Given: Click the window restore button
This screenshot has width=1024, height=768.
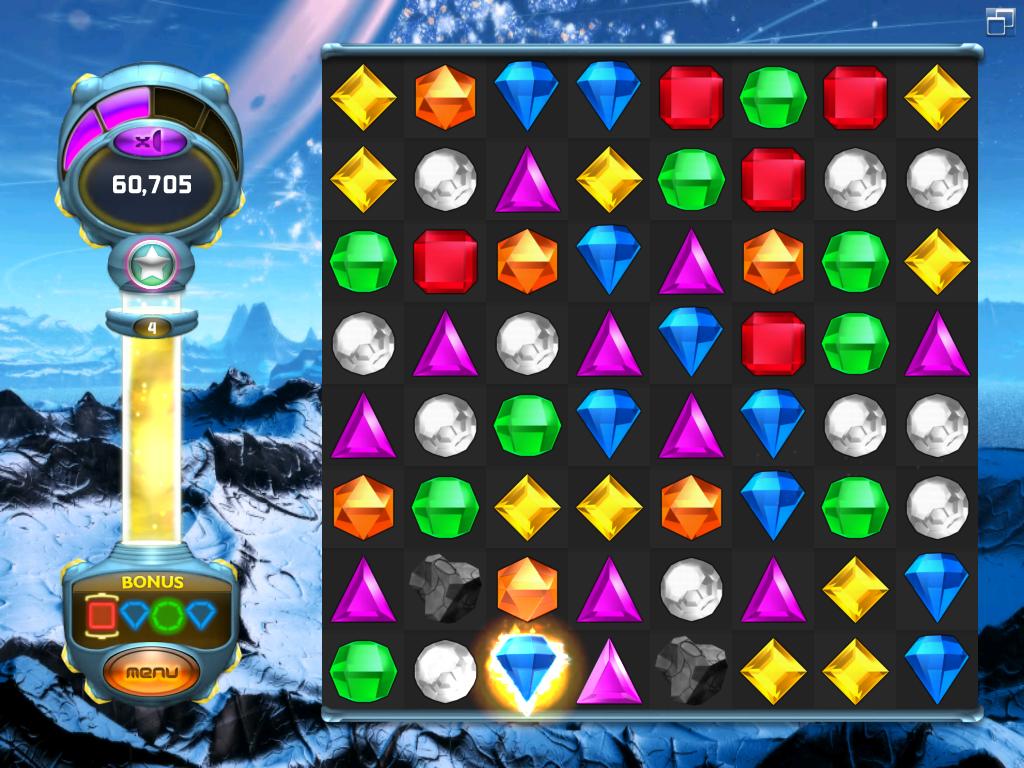Looking at the screenshot, I should tap(999, 21).
